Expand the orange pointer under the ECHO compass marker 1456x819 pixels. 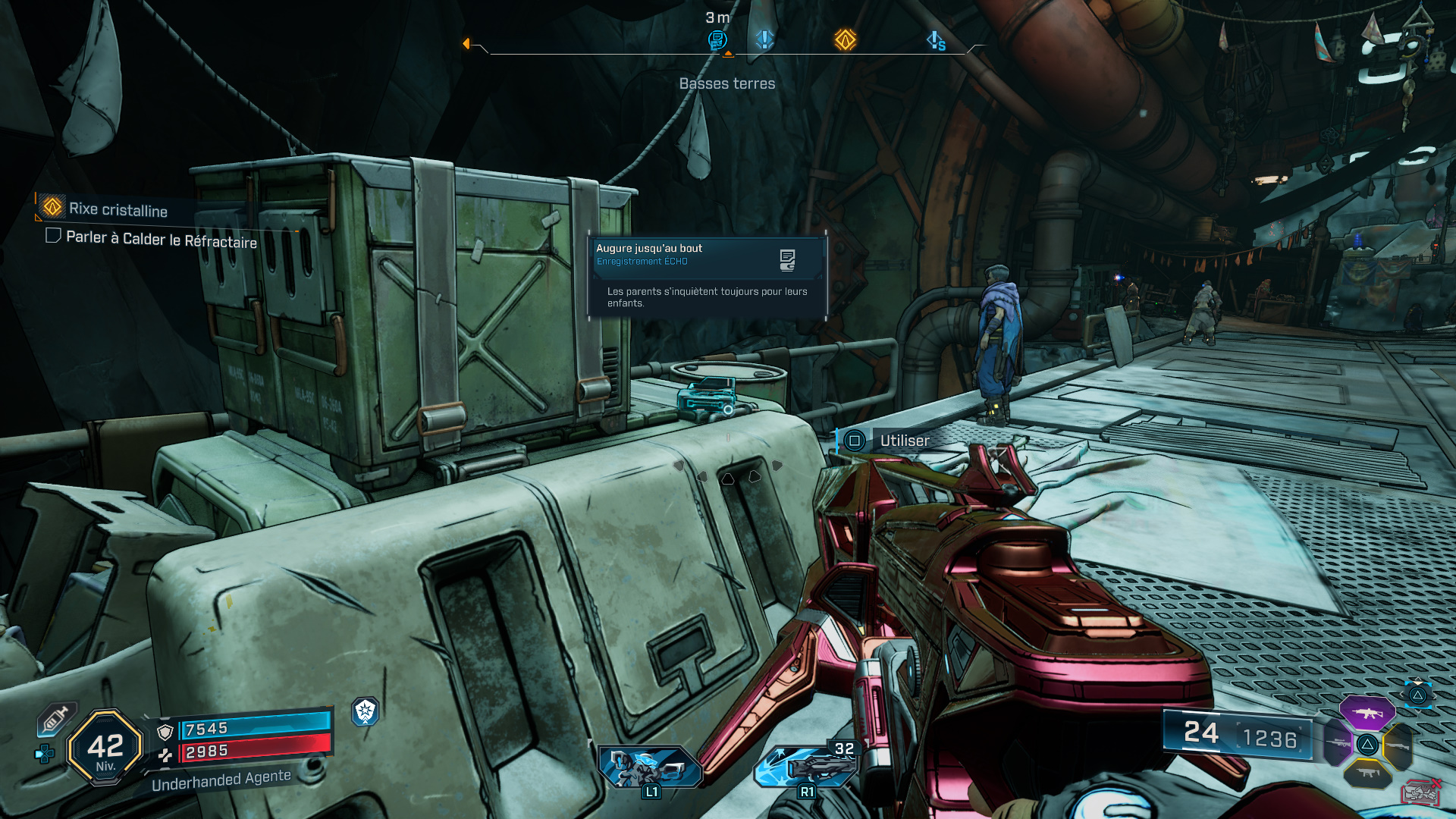click(x=728, y=55)
